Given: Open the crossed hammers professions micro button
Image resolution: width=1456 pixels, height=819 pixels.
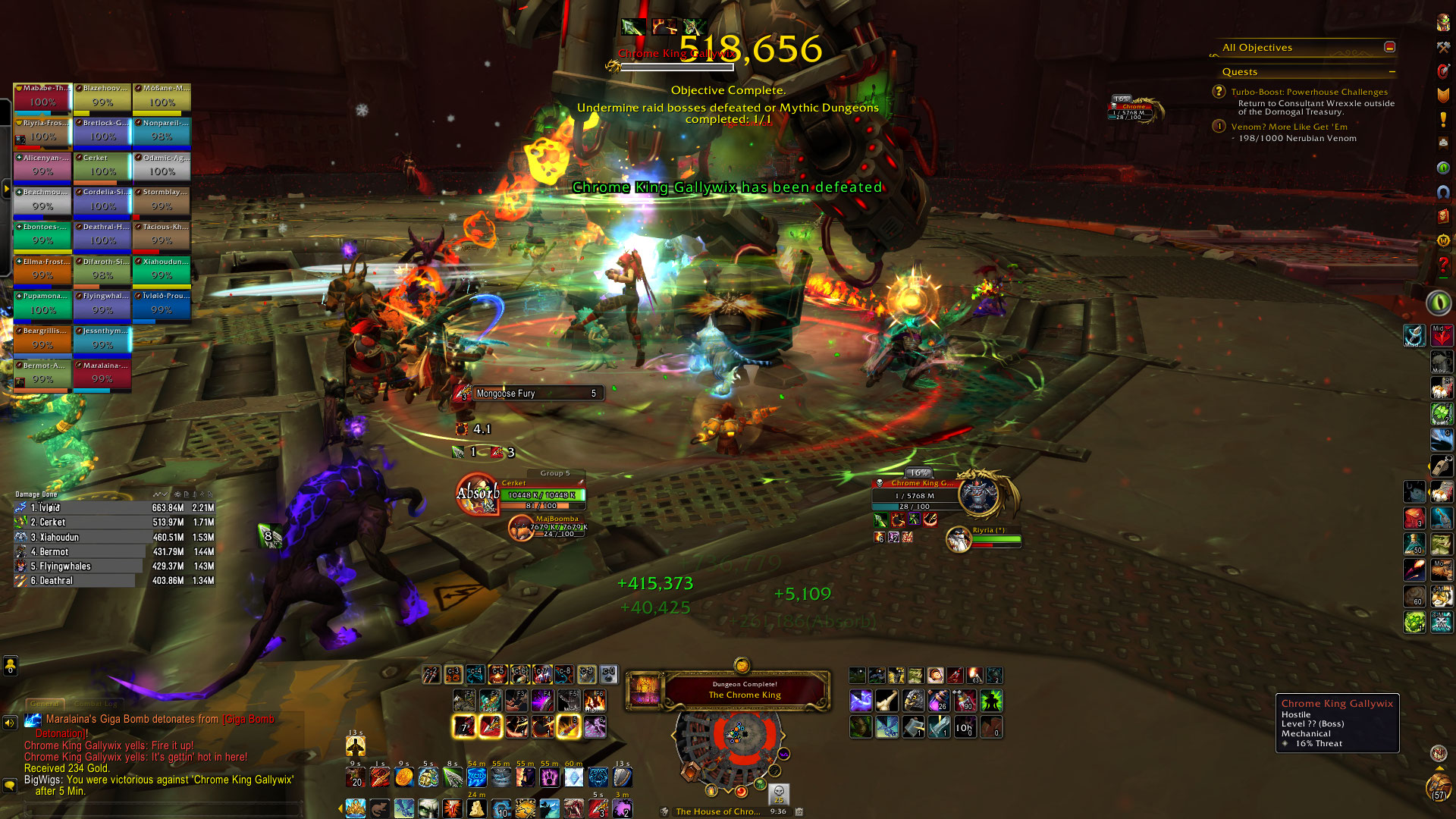Looking at the screenshot, I should pyautogui.click(x=1443, y=47).
